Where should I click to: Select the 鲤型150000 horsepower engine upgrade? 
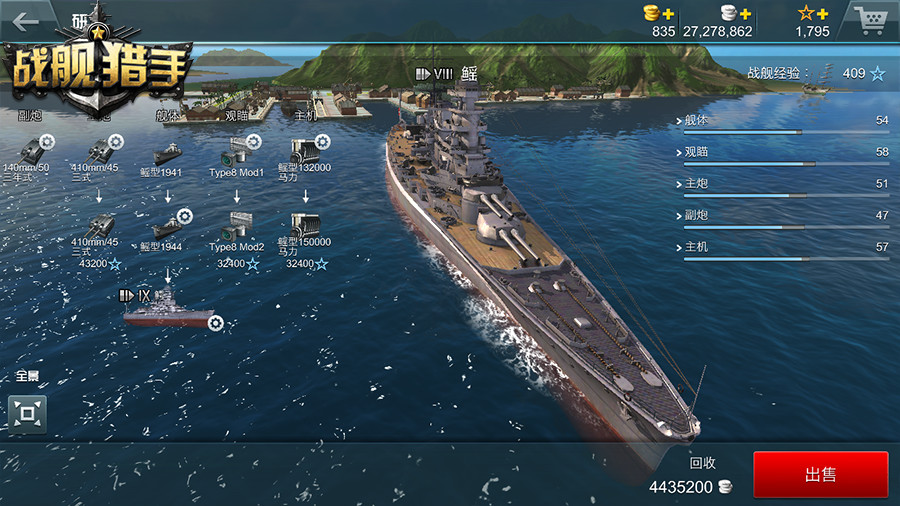[305, 225]
